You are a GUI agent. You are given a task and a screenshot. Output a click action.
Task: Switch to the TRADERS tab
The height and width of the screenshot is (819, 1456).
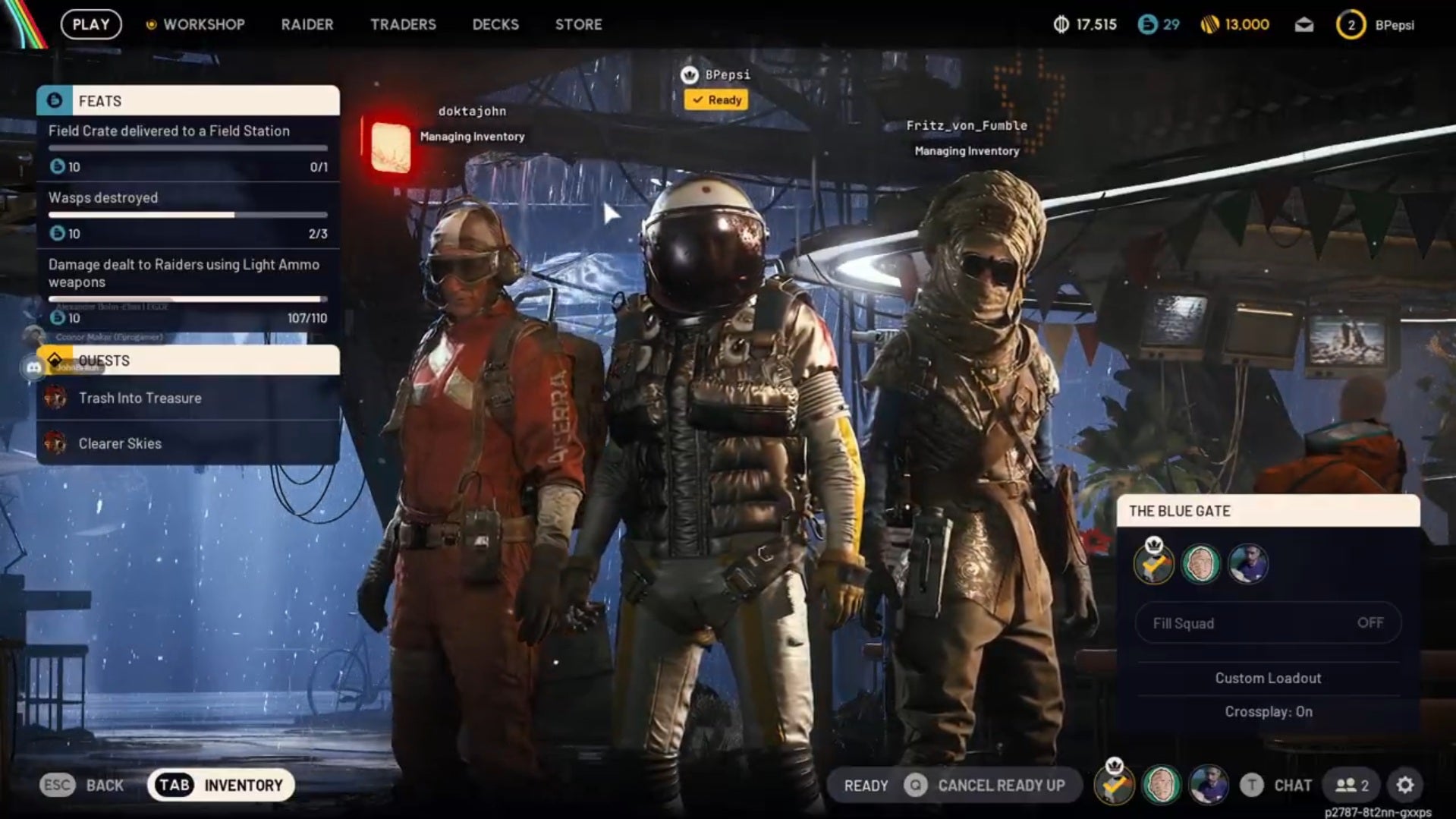[x=403, y=24]
